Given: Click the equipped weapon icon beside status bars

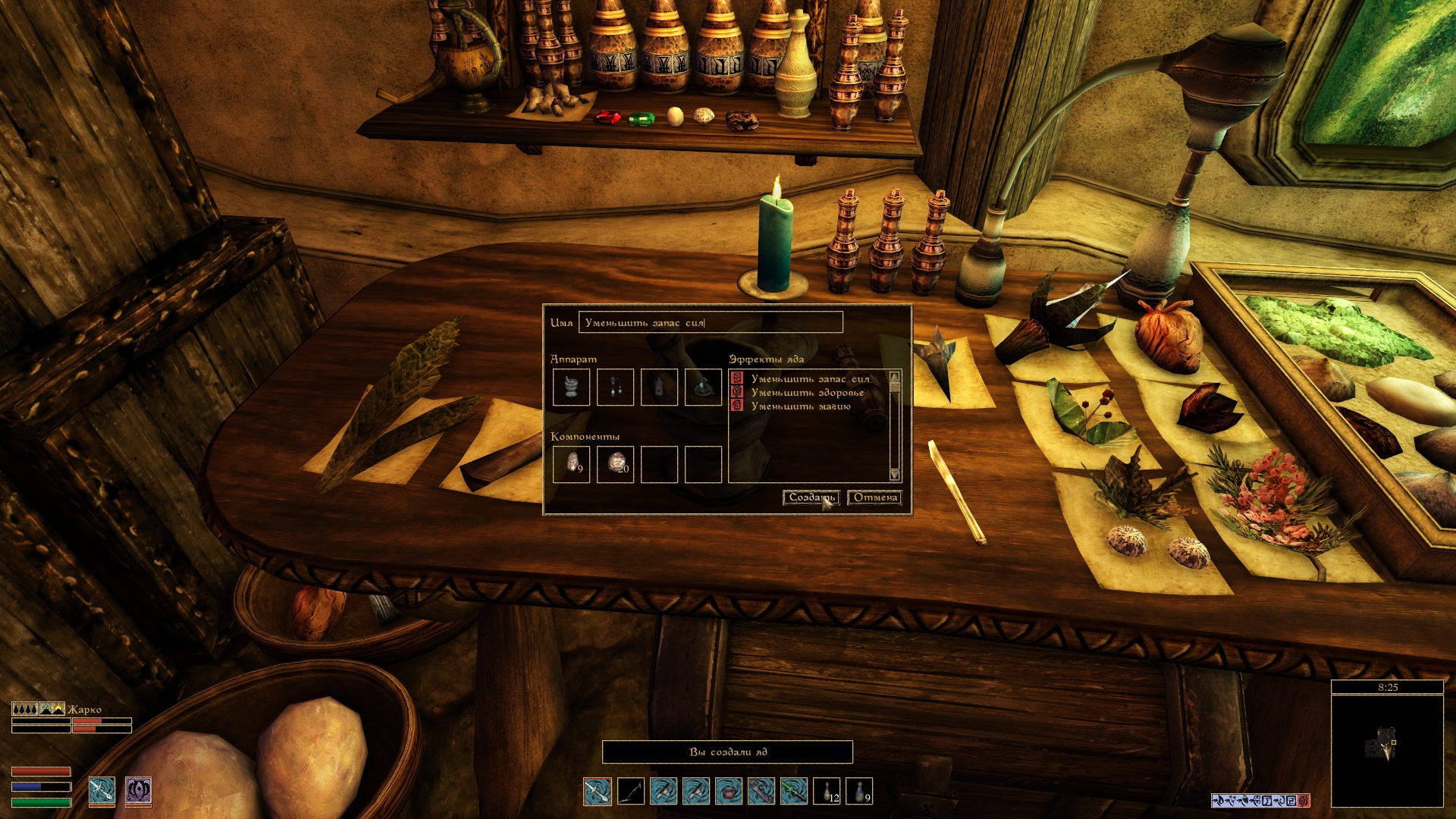Looking at the screenshot, I should coord(102,790).
